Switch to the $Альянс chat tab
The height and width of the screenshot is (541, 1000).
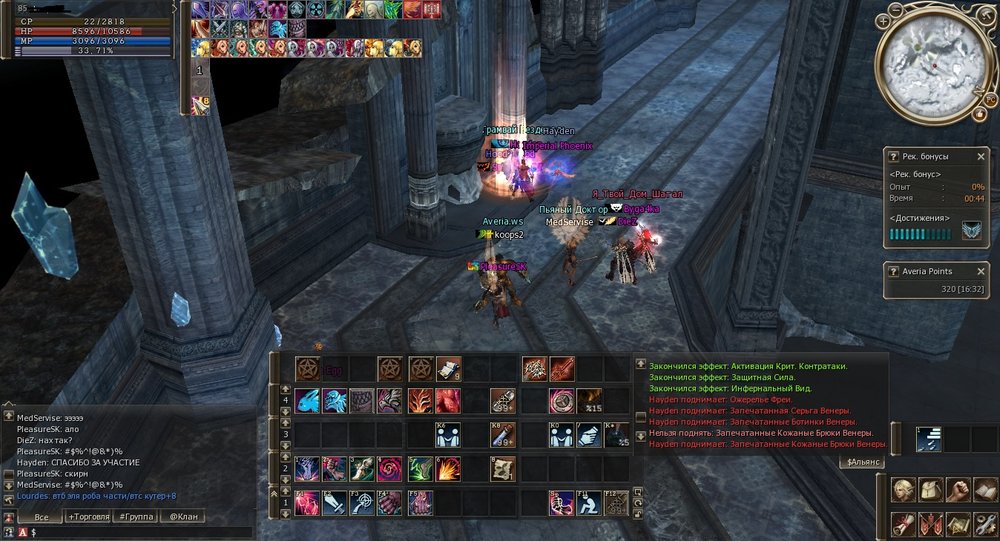coord(863,462)
